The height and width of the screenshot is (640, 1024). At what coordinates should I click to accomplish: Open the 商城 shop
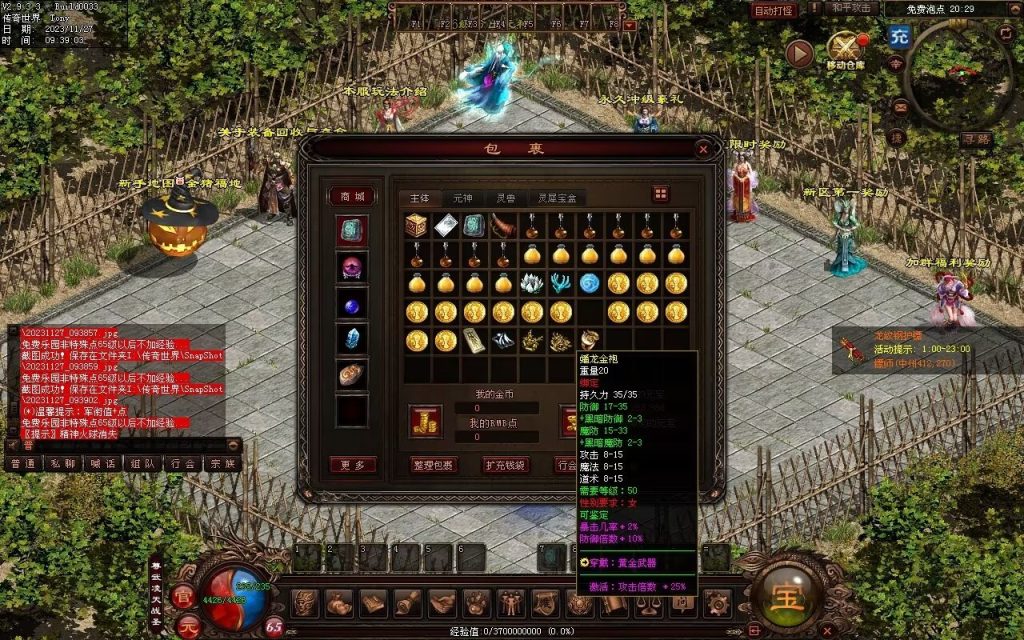(352, 196)
